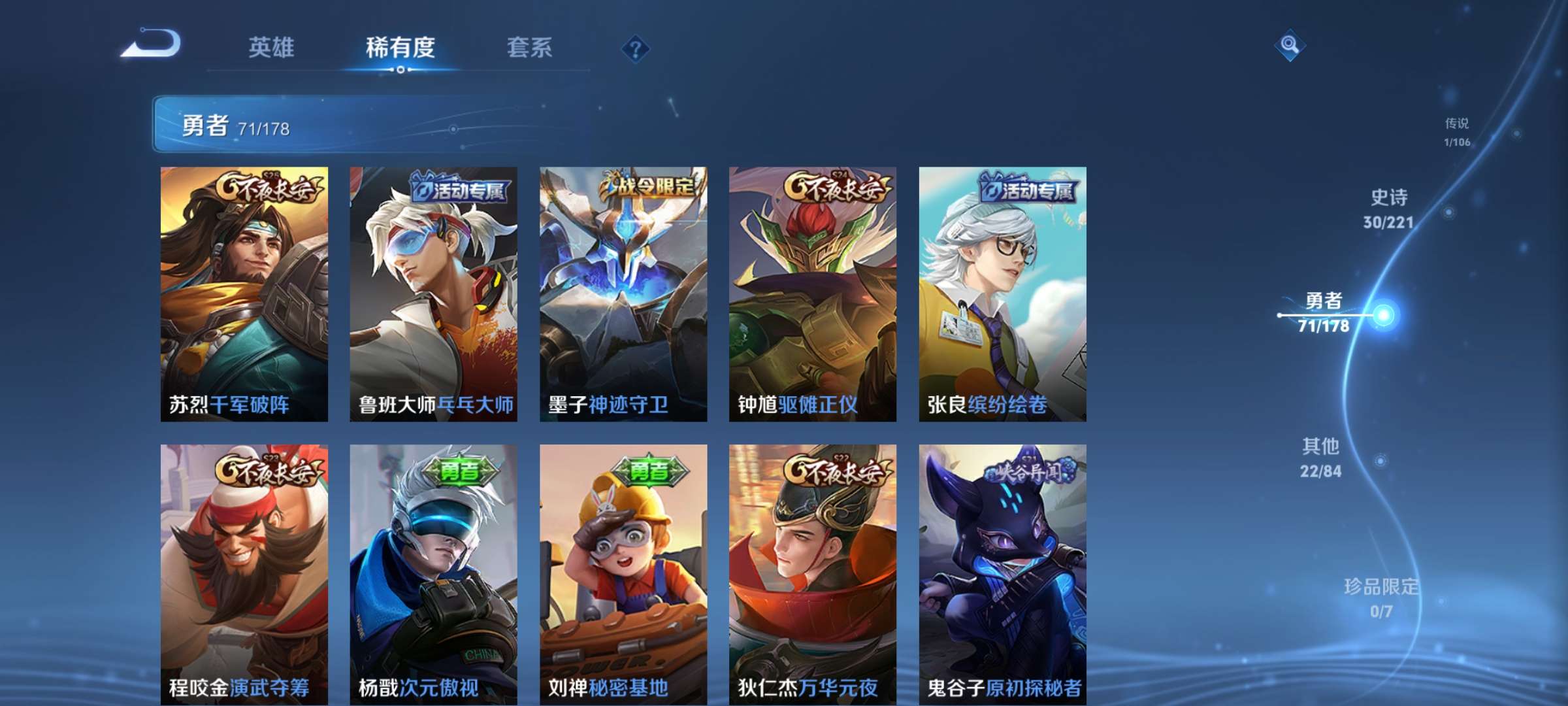This screenshot has width=1568, height=706.
Task: Open the 墨子 神迹守卫 skin card
Action: pyautogui.click(x=623, y=294)
